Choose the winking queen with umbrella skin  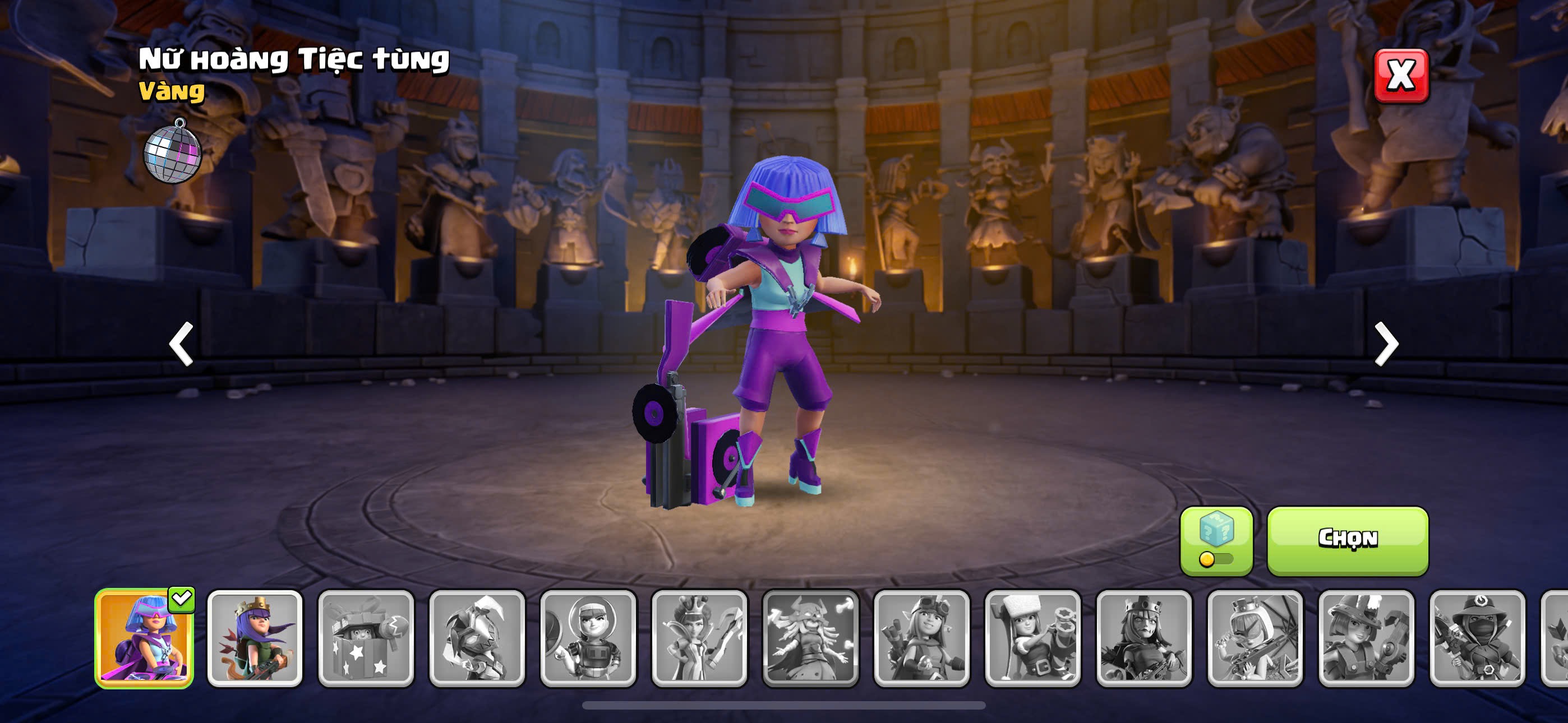(1255, 638)
